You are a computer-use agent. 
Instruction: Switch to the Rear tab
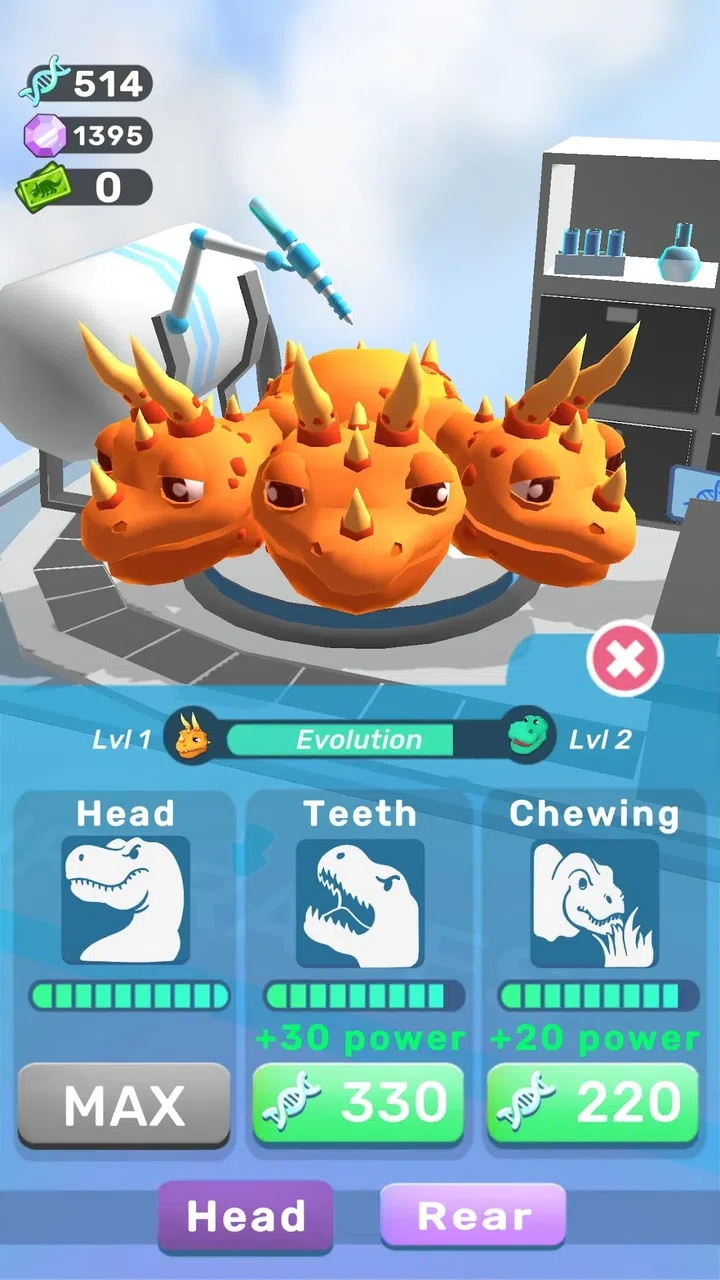473,1216
